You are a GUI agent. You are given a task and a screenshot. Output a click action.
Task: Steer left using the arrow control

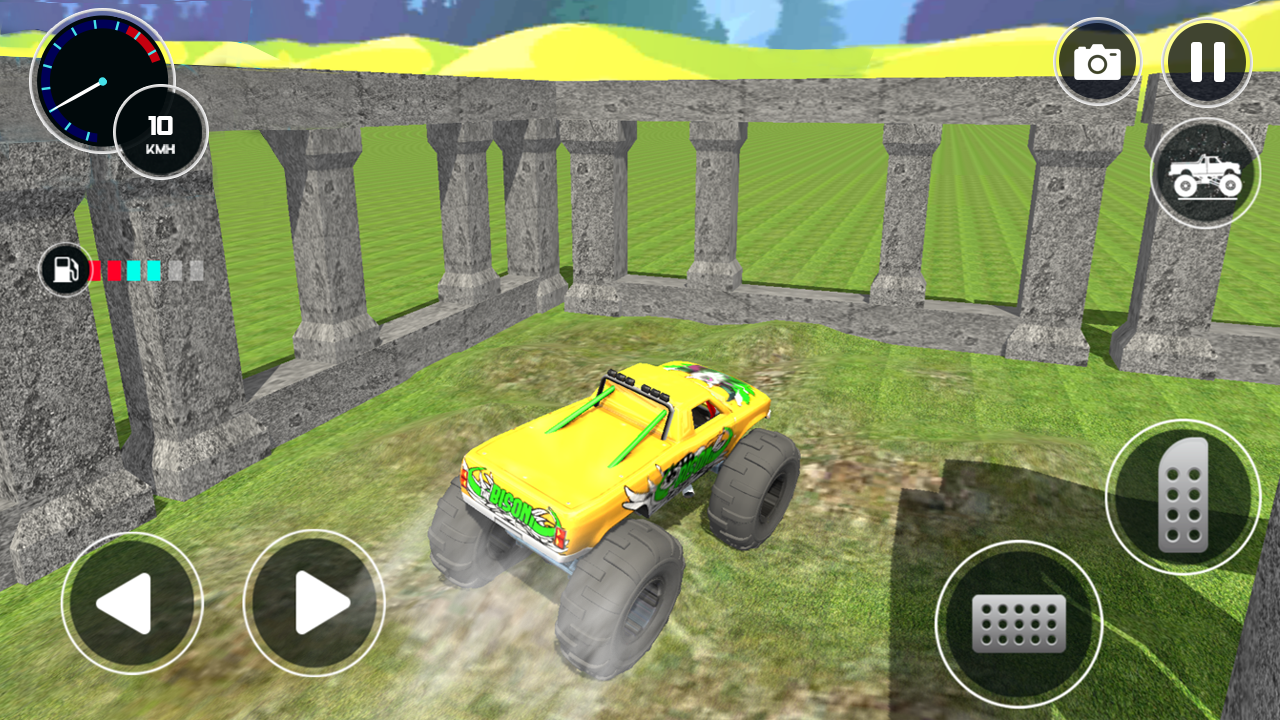pos(131,602)
